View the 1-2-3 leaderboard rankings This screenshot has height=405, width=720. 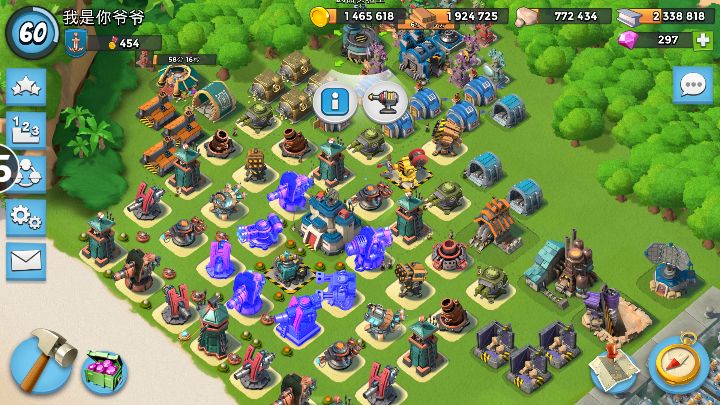point(25,129)
